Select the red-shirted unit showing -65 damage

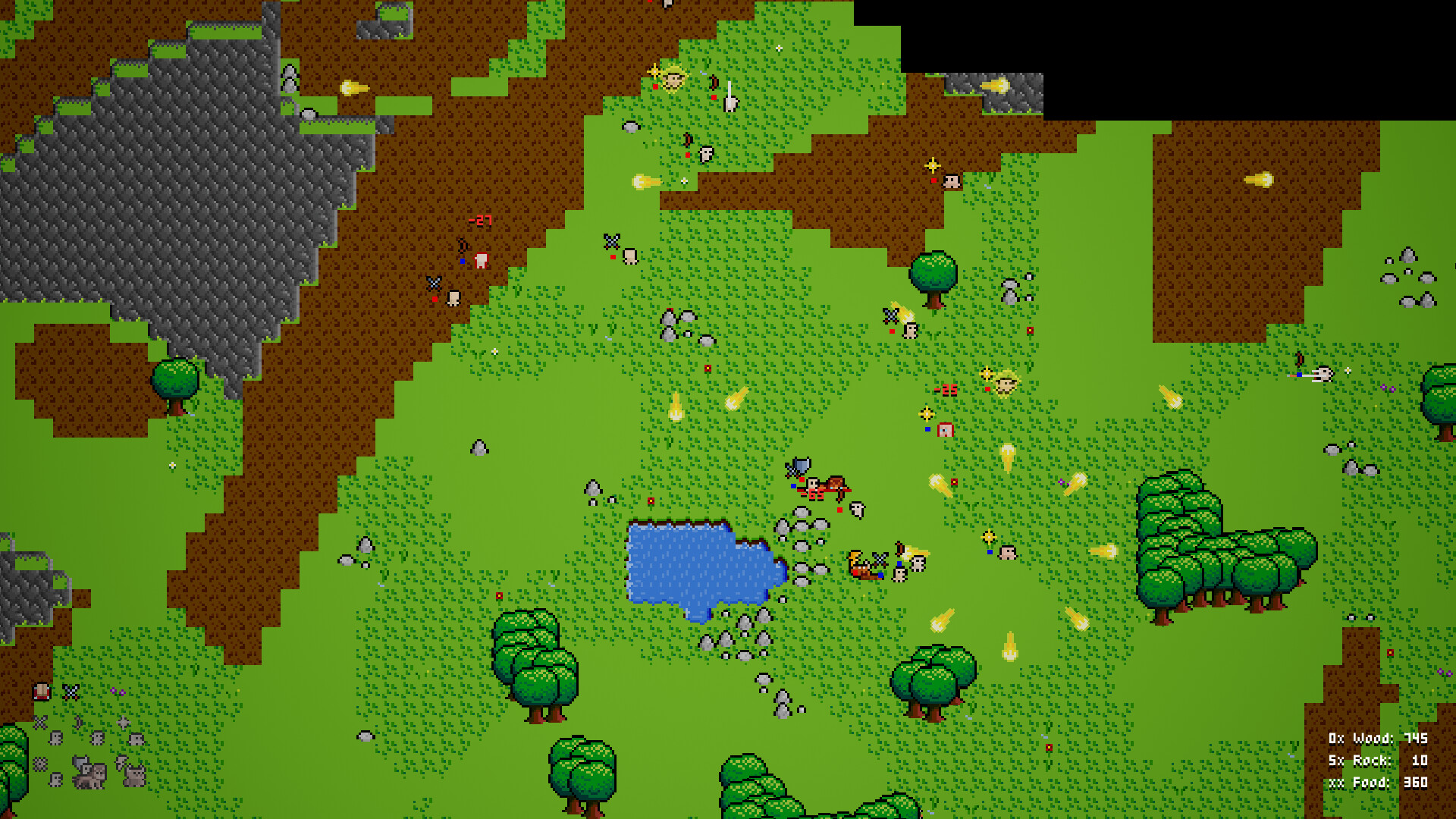pyautogui.click(x=814, y=488)
